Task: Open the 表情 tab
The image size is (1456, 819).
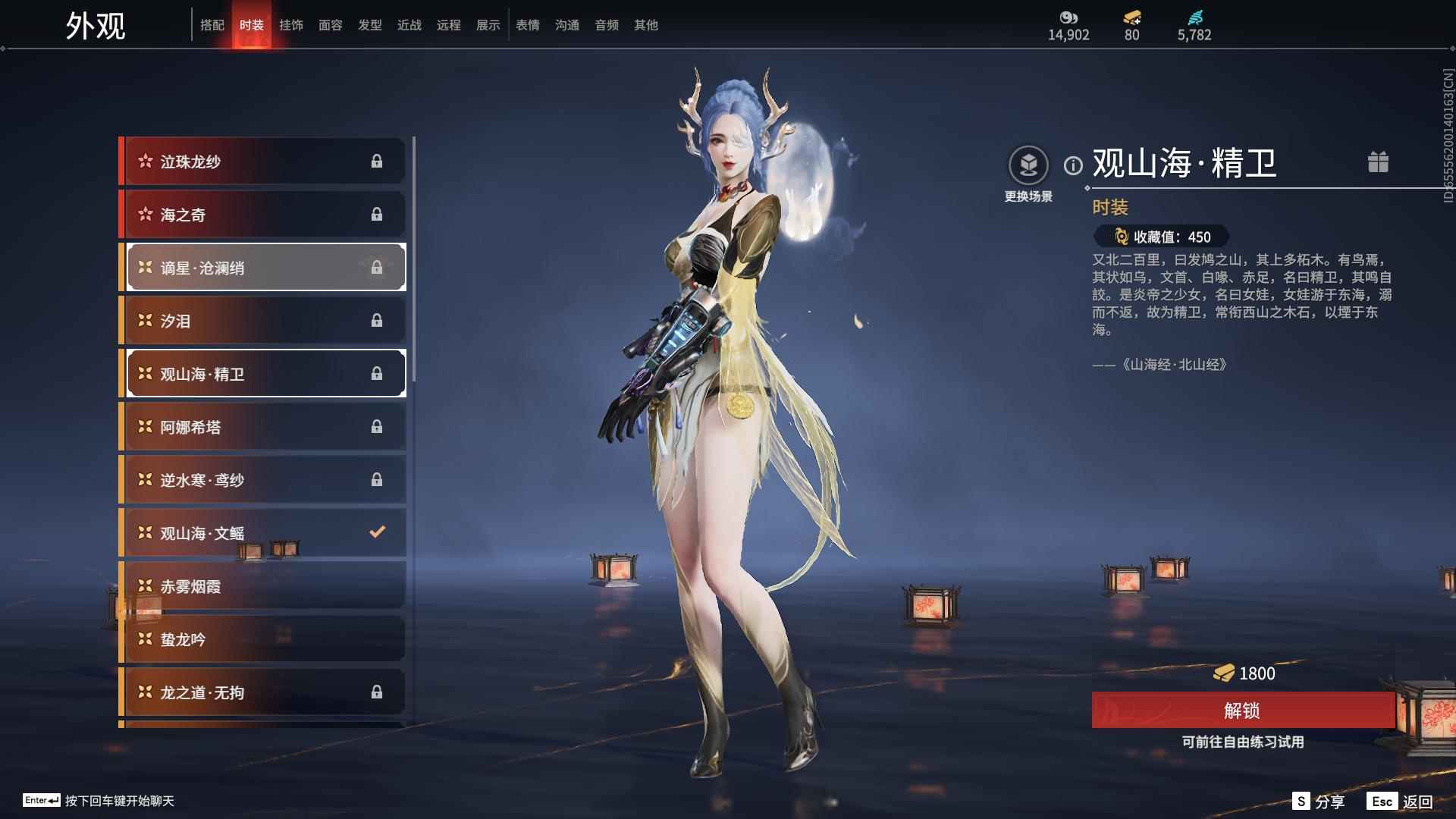Action: pos(528,25)
